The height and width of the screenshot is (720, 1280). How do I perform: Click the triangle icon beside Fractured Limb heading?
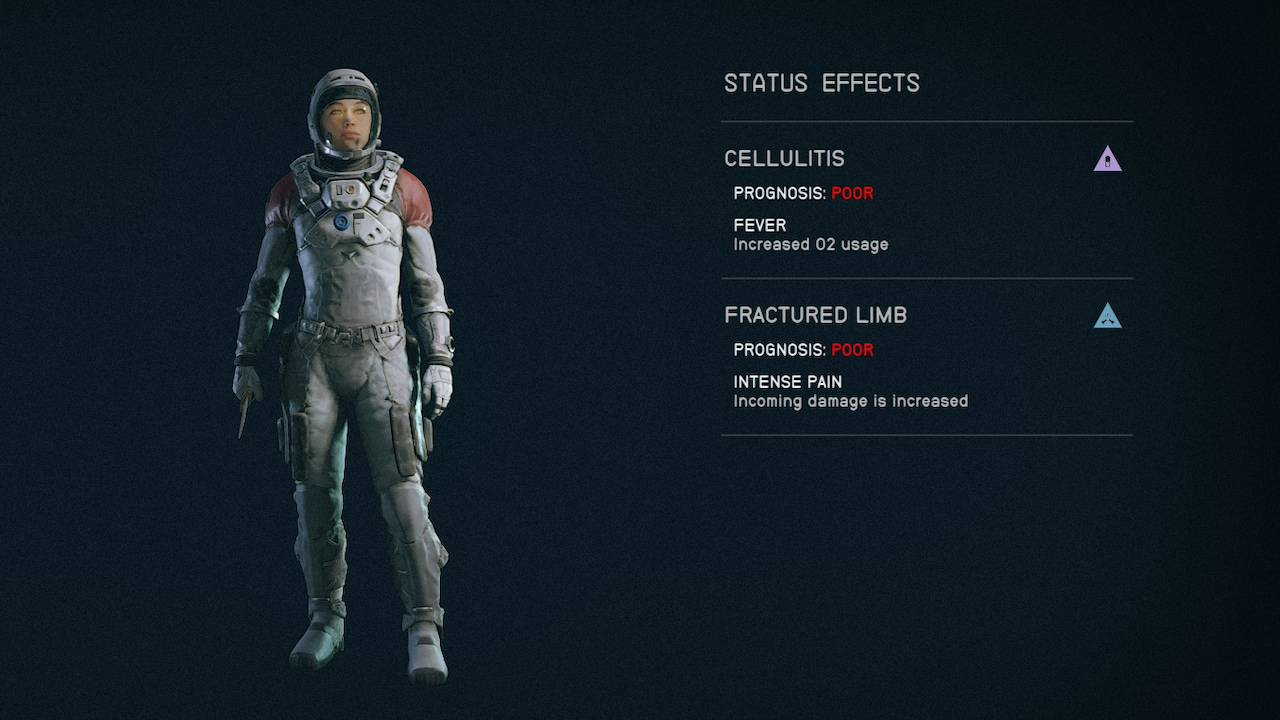point(1107,316)
